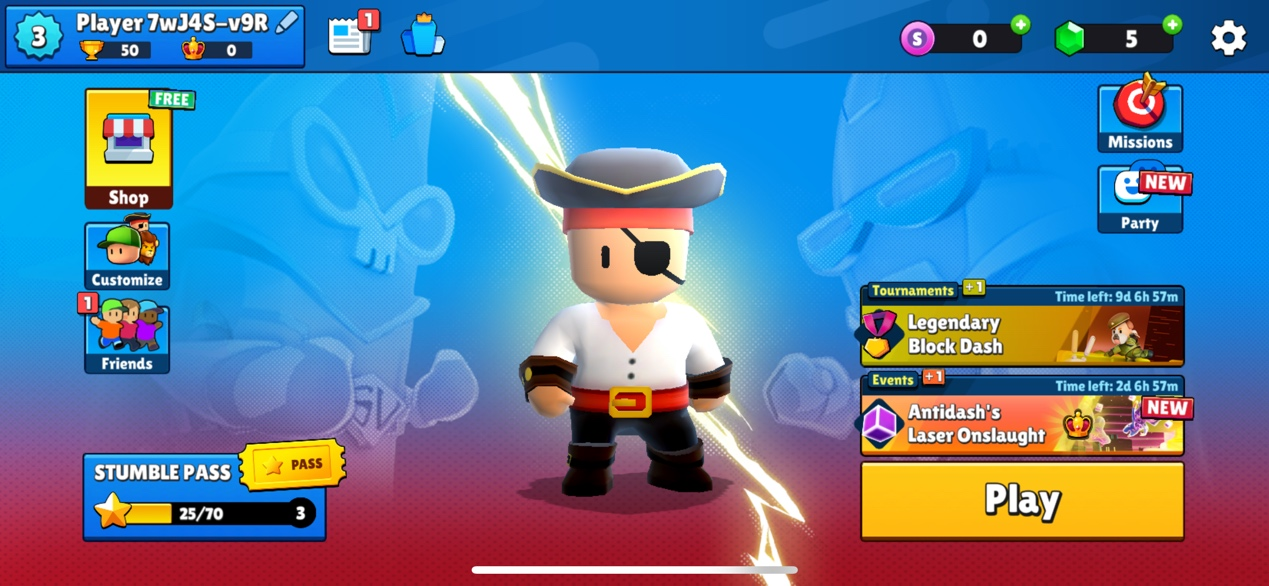Open the Customize menu
This screenshot has height=586, width=1269.
(x=127, y=256)
